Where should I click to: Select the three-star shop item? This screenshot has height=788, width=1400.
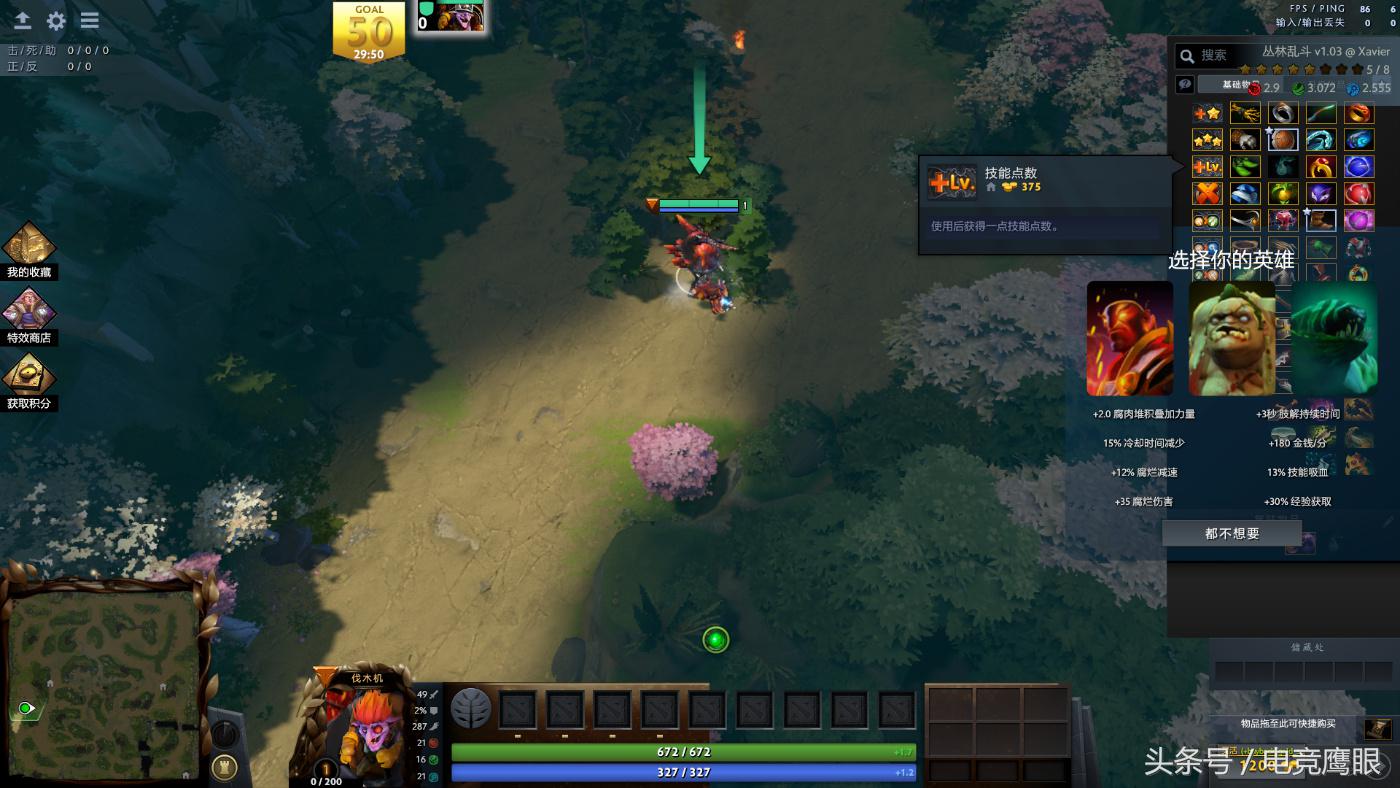click(1207, 140)
